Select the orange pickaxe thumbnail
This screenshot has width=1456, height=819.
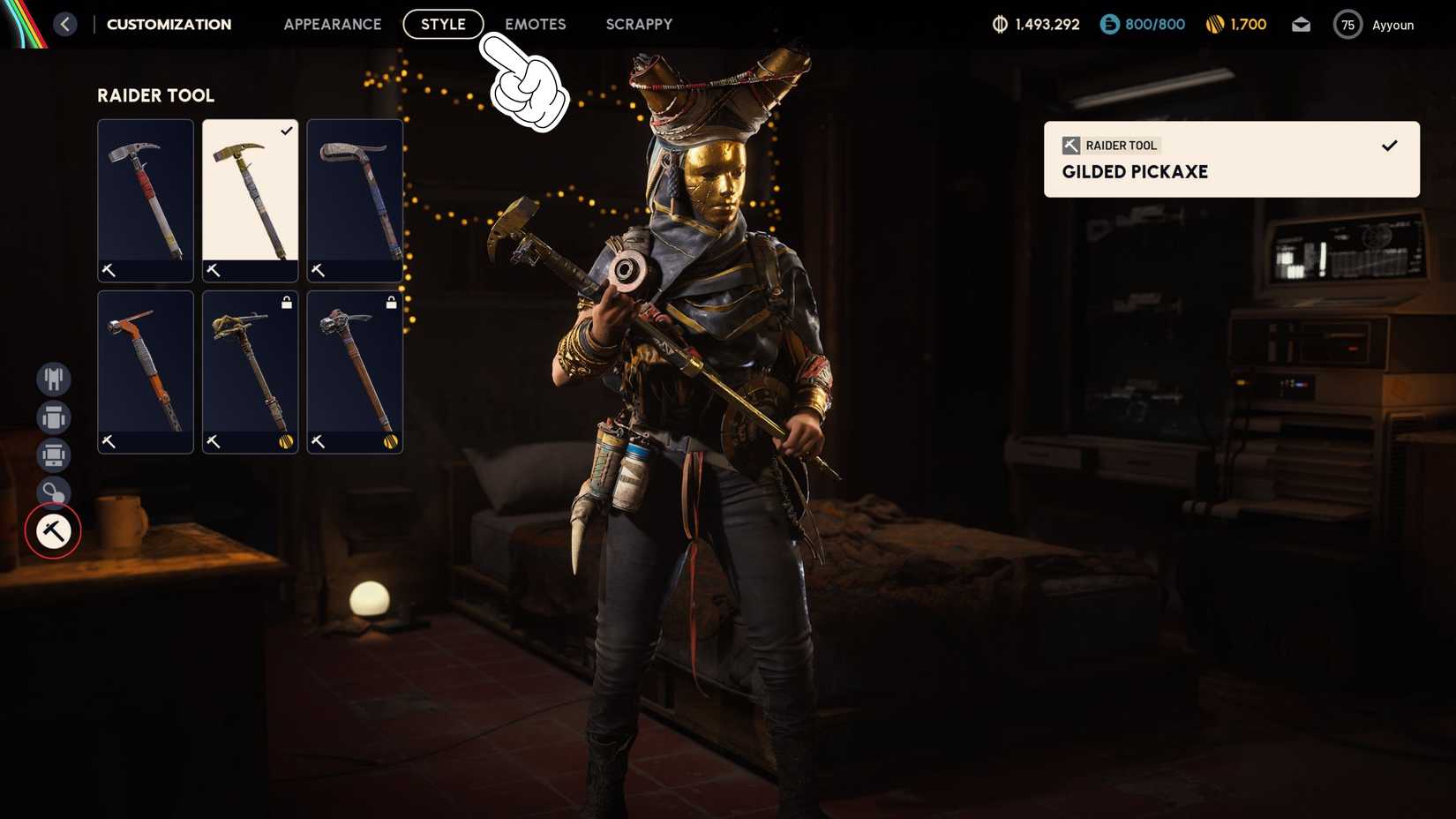coord(145,371)
